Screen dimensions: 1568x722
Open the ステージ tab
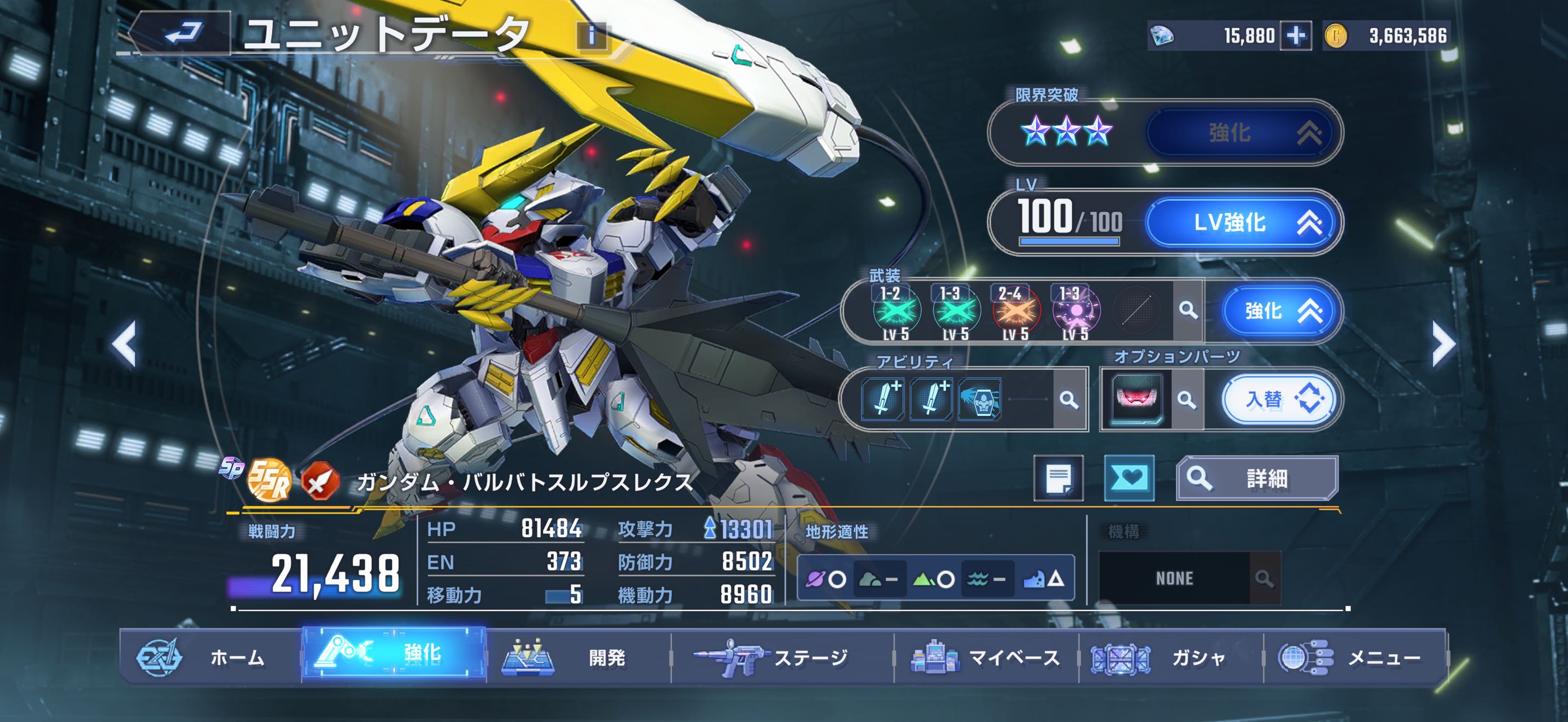pyautogui.click(x=782, y=657)
